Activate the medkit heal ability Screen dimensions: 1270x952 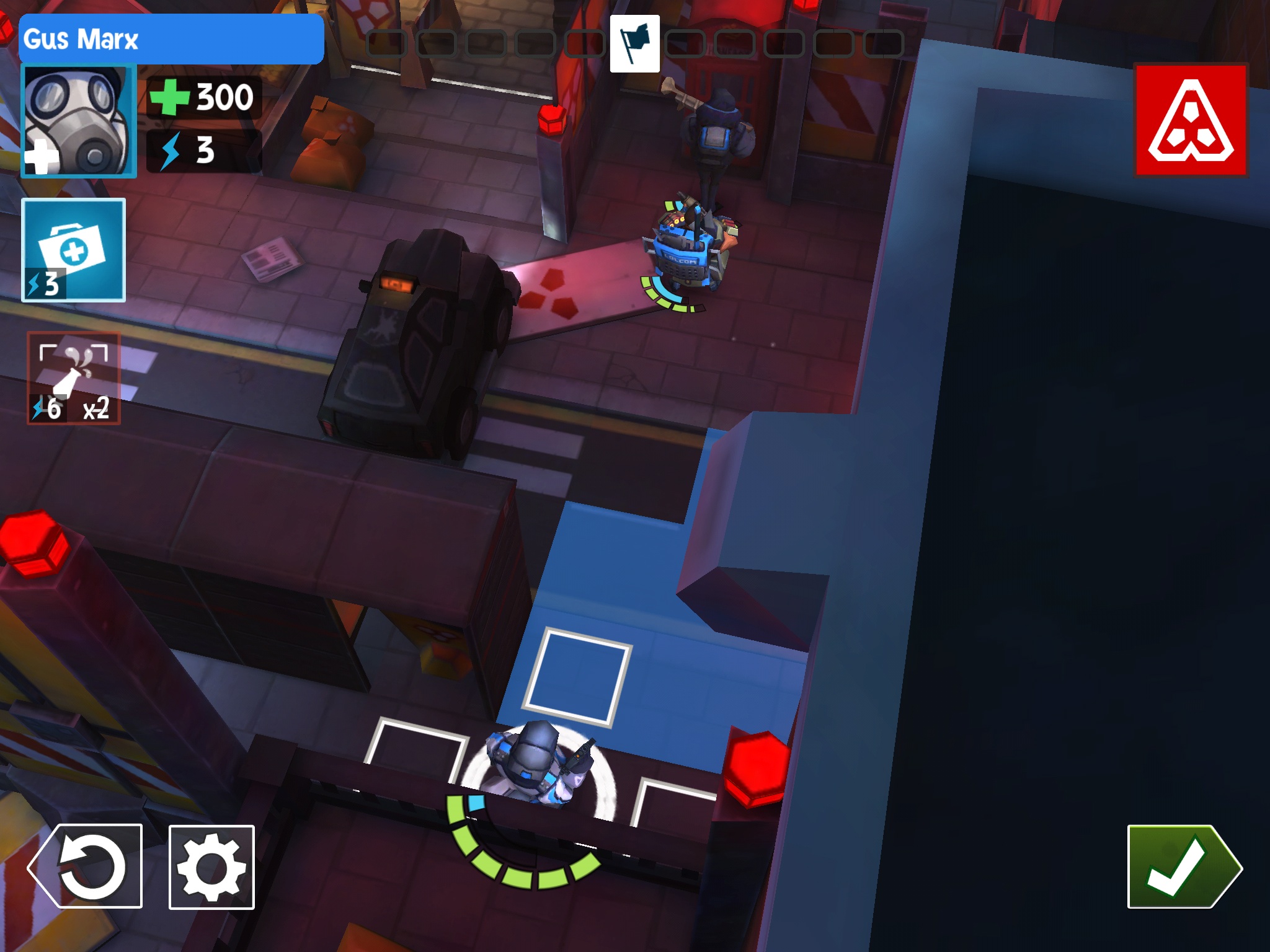[74, 250]
